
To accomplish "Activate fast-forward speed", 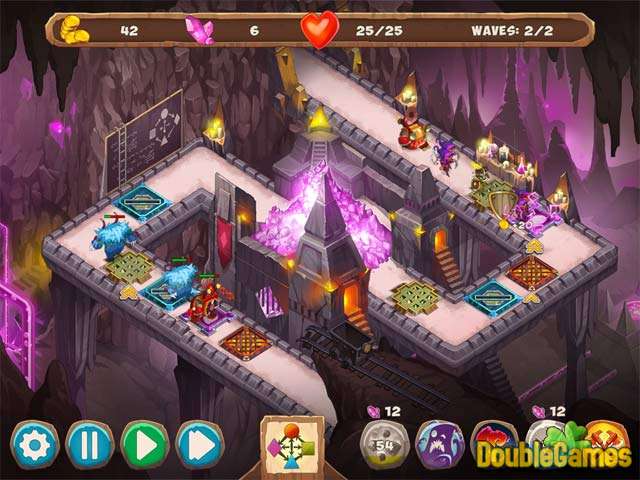I will [x=200, y=444].
